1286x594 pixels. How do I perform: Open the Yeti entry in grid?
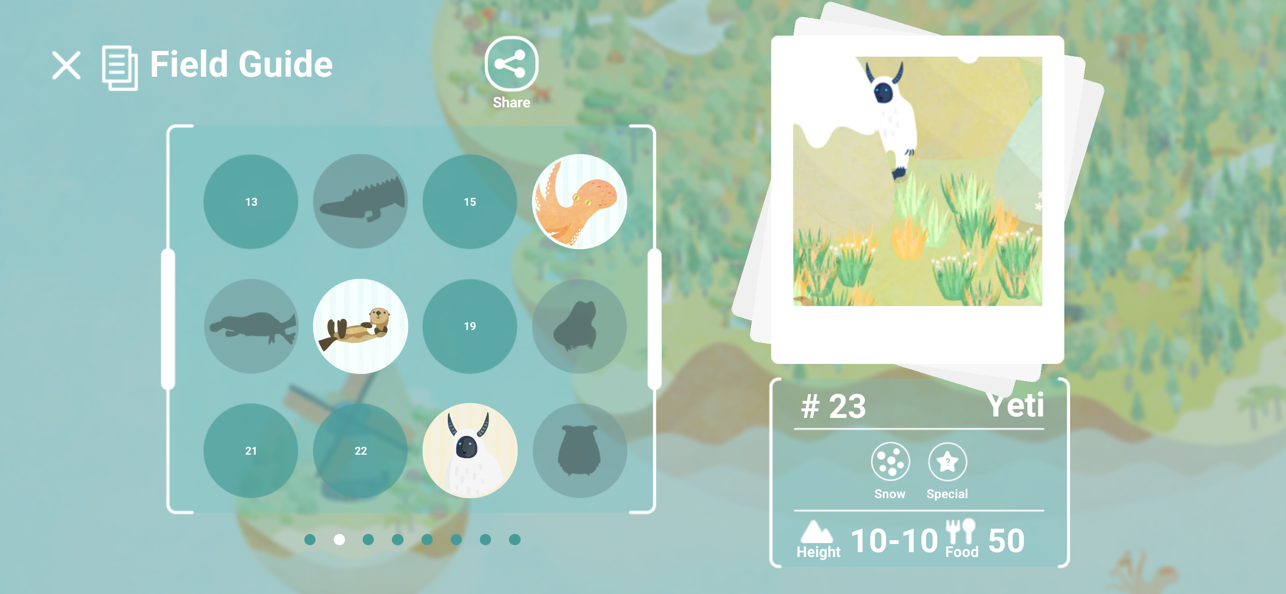470,451
